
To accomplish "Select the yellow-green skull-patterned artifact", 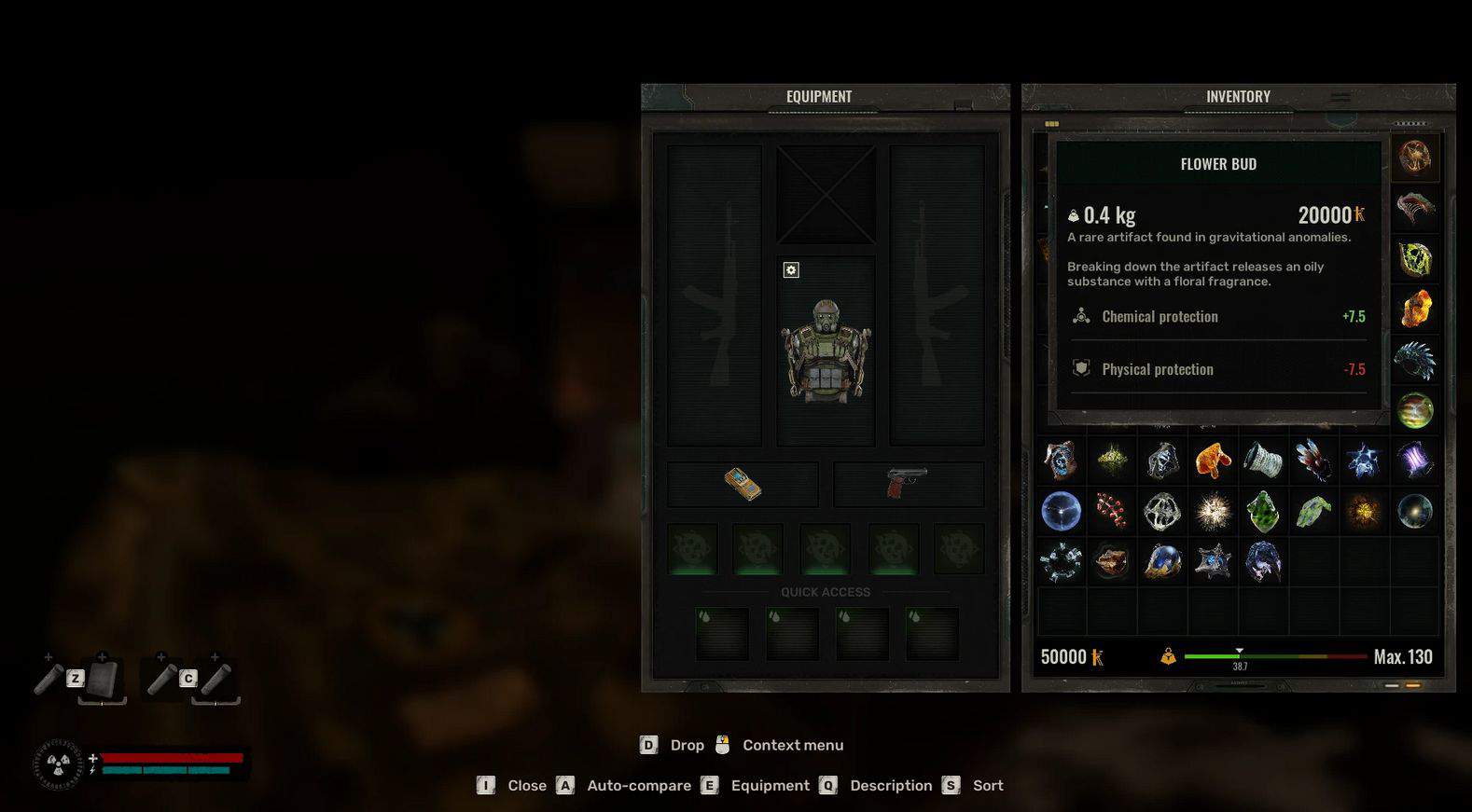I will coord(1414,259).
